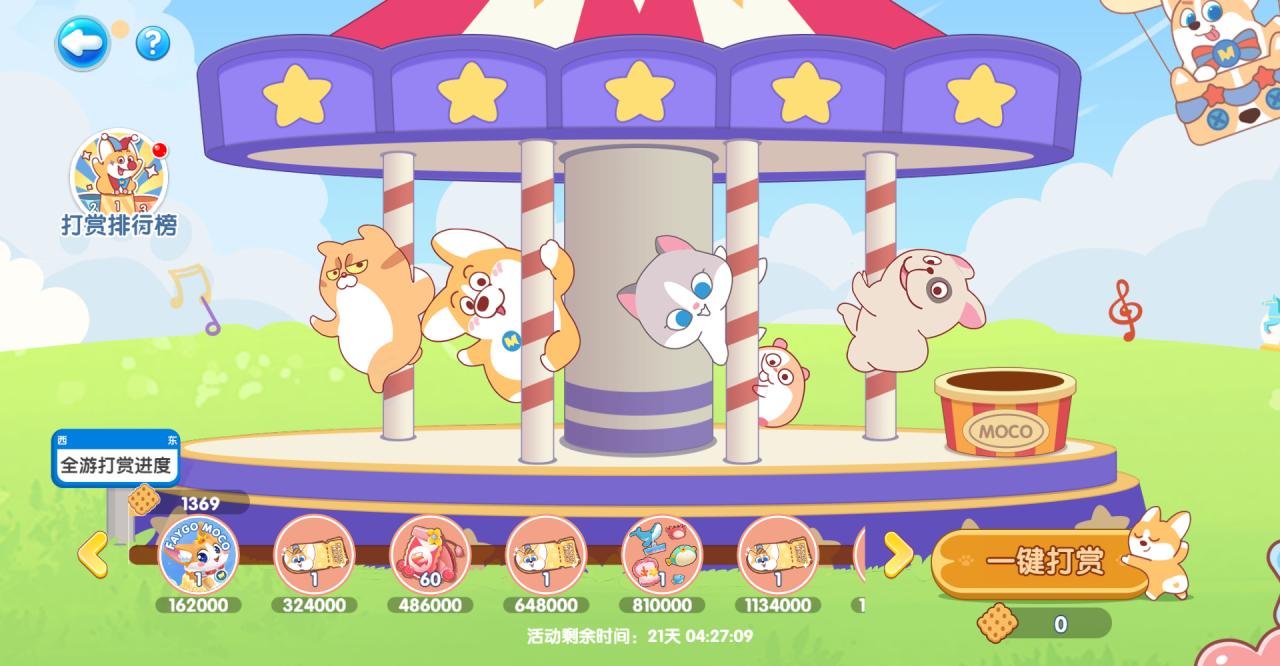Open the question mark help button

(x=153, y=43)
